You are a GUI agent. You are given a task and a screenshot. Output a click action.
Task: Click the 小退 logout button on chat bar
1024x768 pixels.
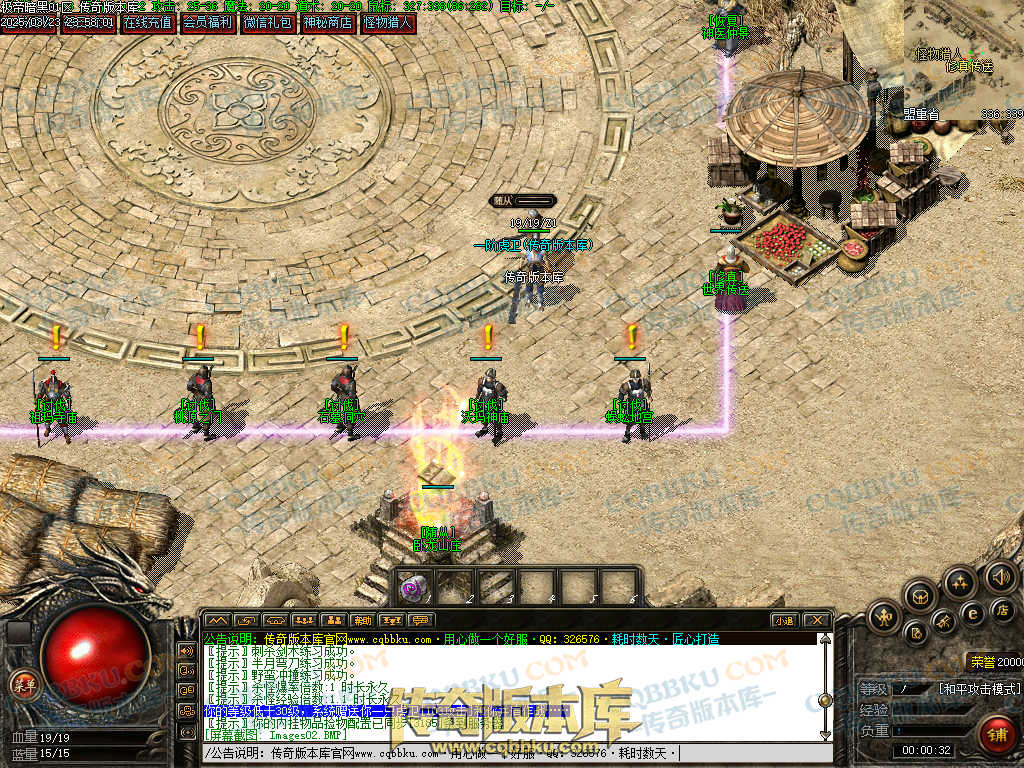point(784,621)
